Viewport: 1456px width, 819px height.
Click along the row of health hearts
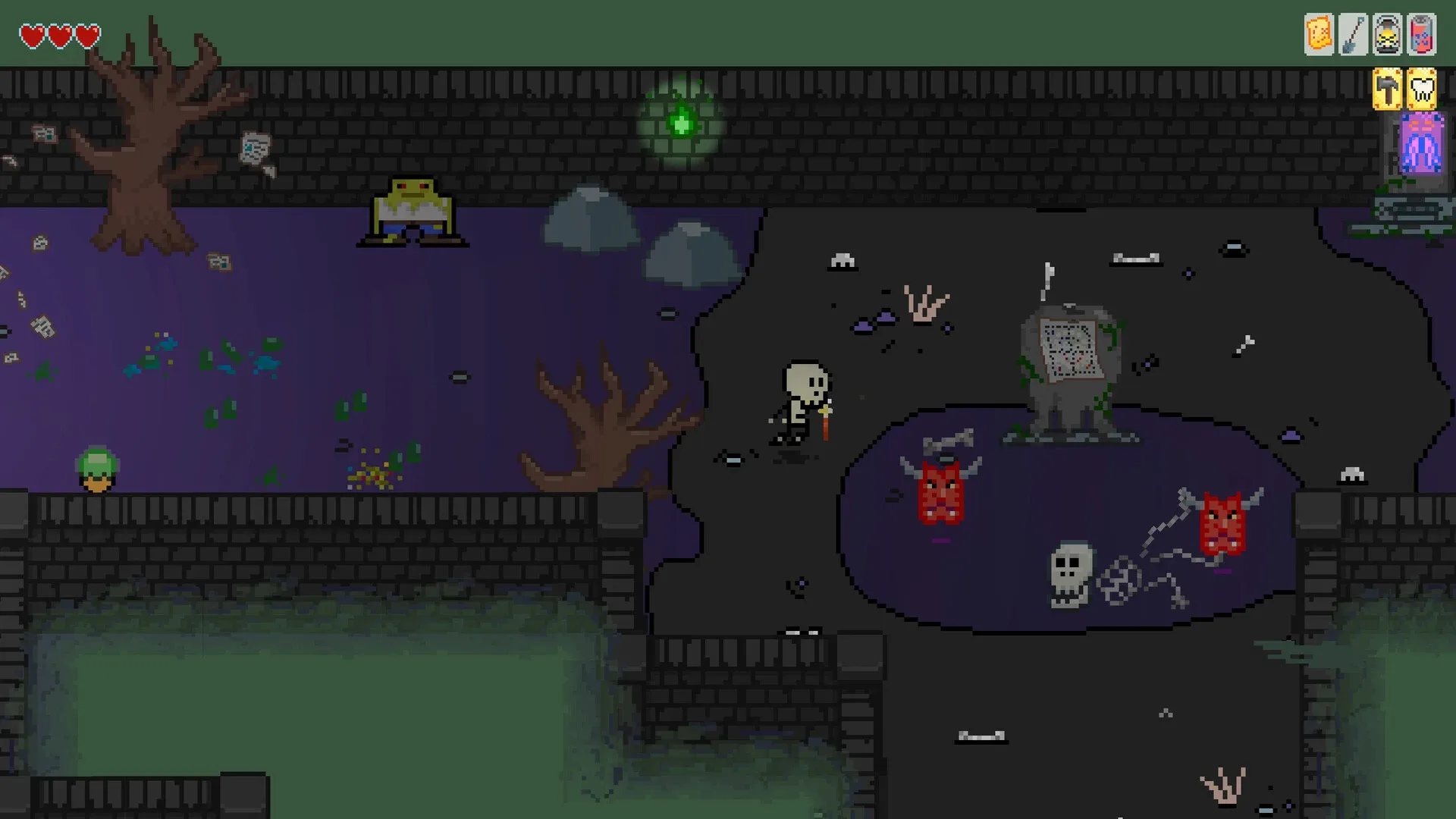(60, 33)
